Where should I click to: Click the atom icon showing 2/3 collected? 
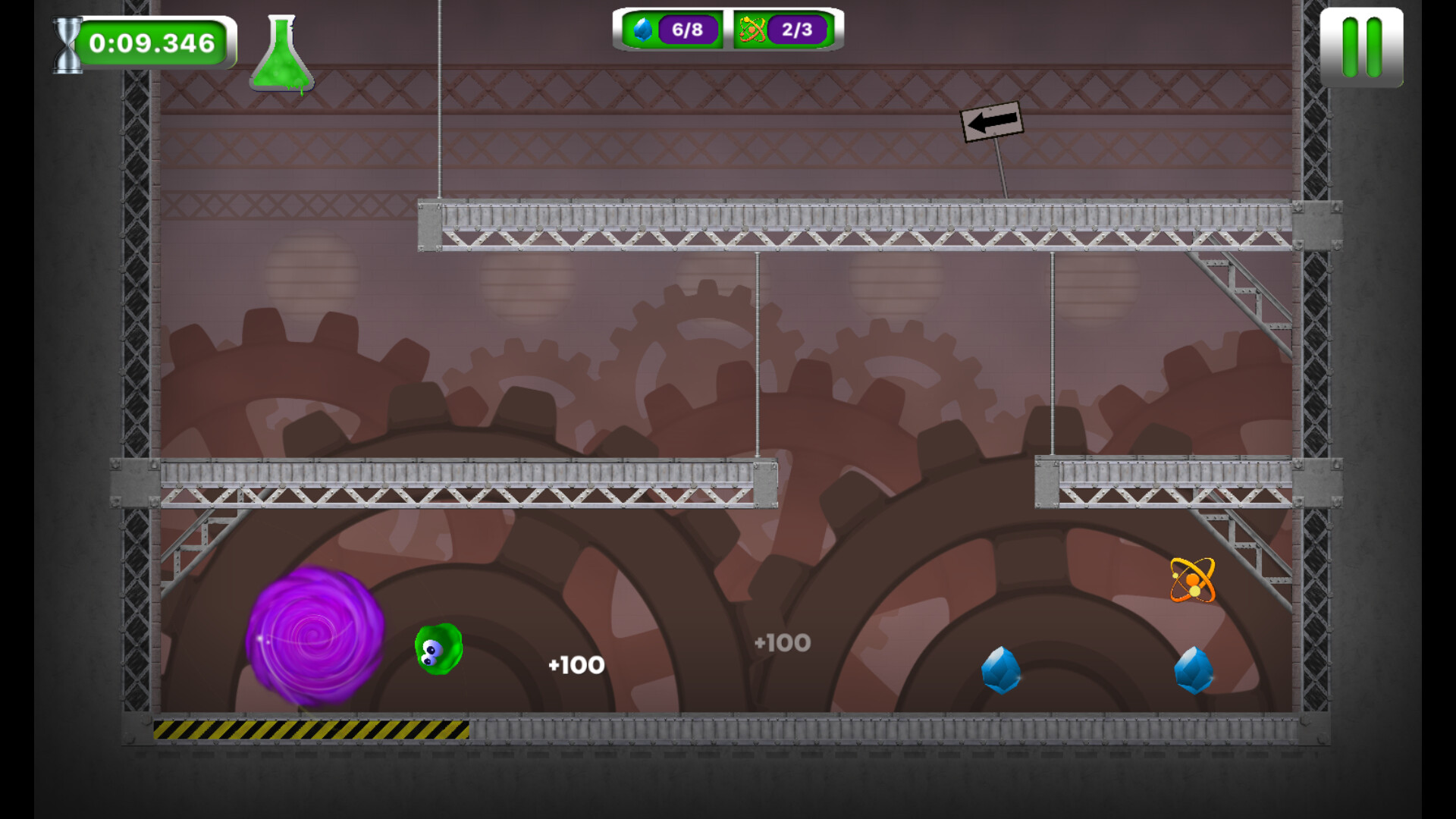click(x=751, y=30)
